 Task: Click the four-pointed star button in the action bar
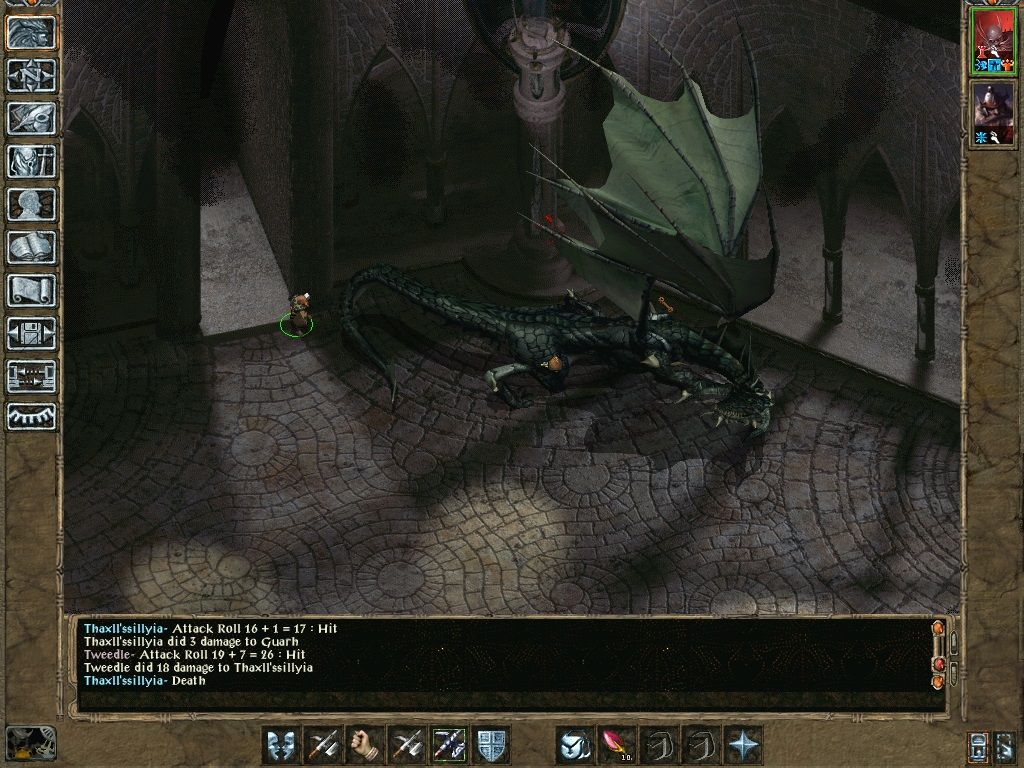743,745
